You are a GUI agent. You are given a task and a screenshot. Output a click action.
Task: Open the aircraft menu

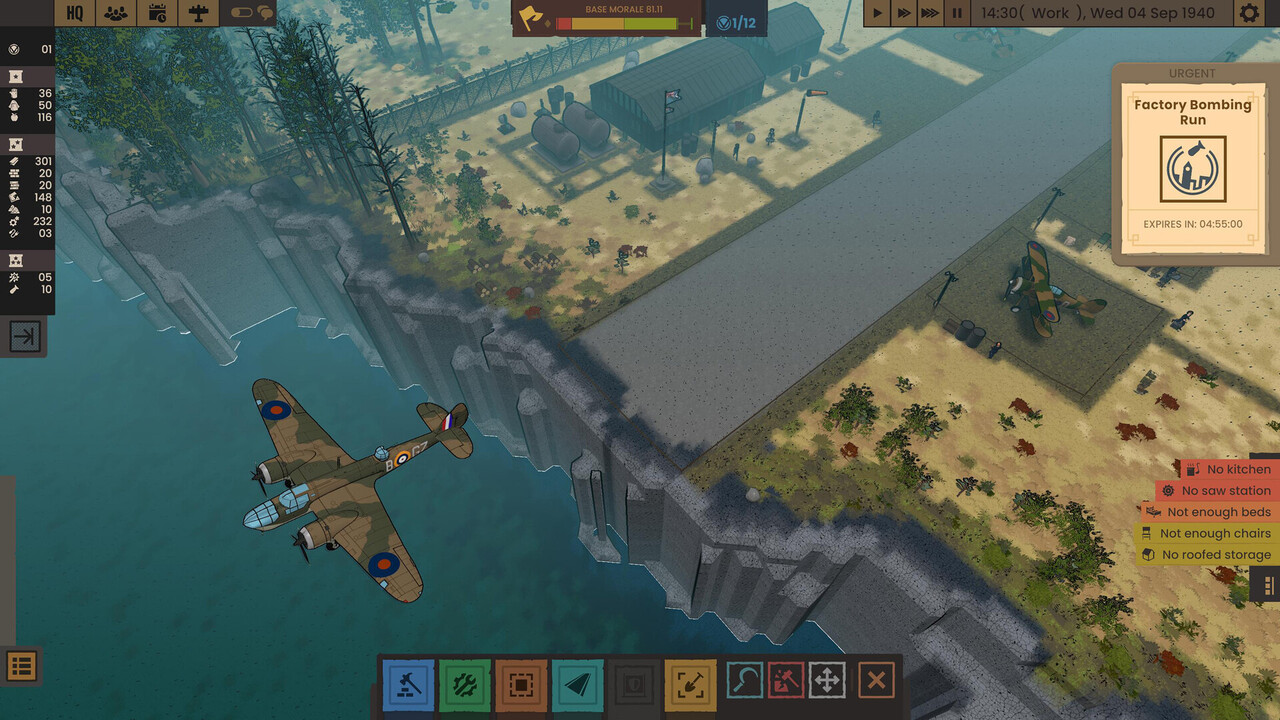199,13
